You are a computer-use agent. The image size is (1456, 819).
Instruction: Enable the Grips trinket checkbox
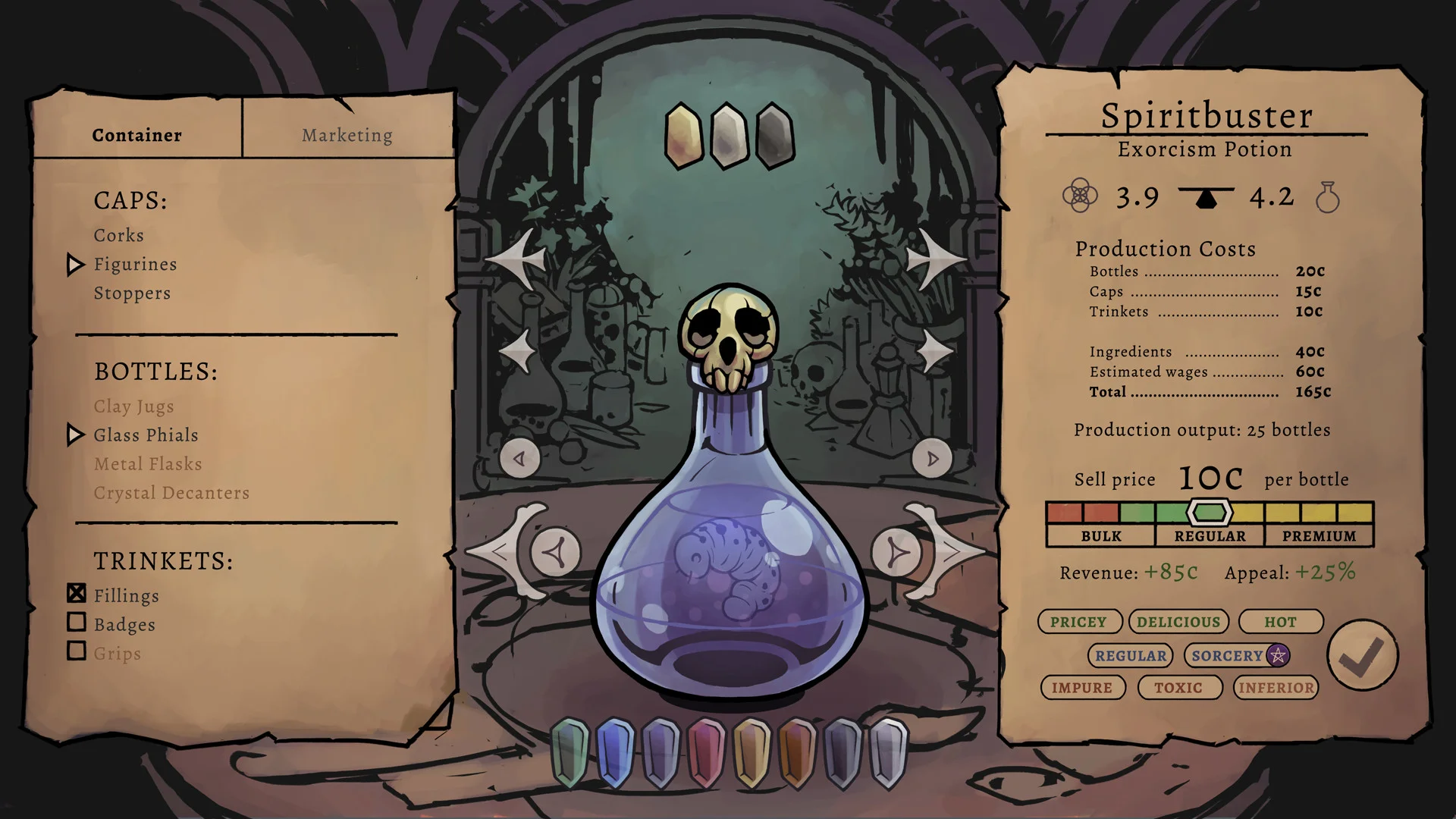pyautogui.click(x=77, y=651)
